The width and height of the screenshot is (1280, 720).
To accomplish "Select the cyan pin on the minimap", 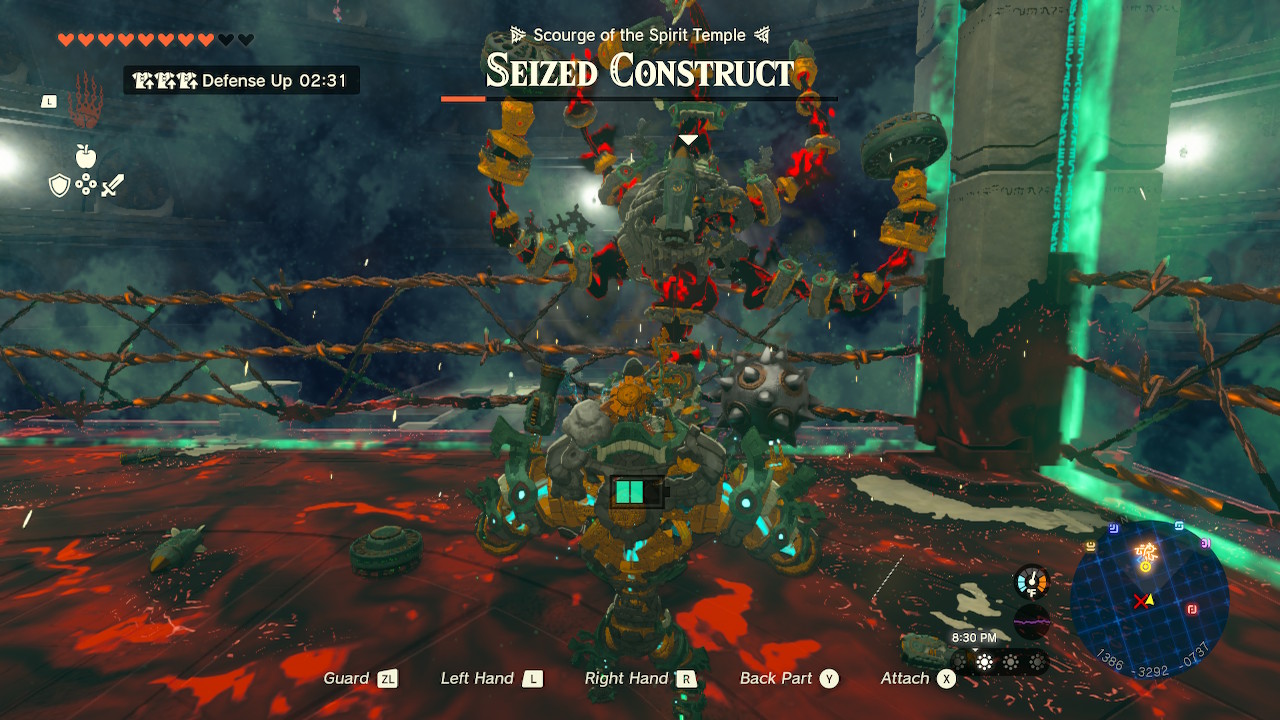I will pyautogui.click(x=1179, y=525).
